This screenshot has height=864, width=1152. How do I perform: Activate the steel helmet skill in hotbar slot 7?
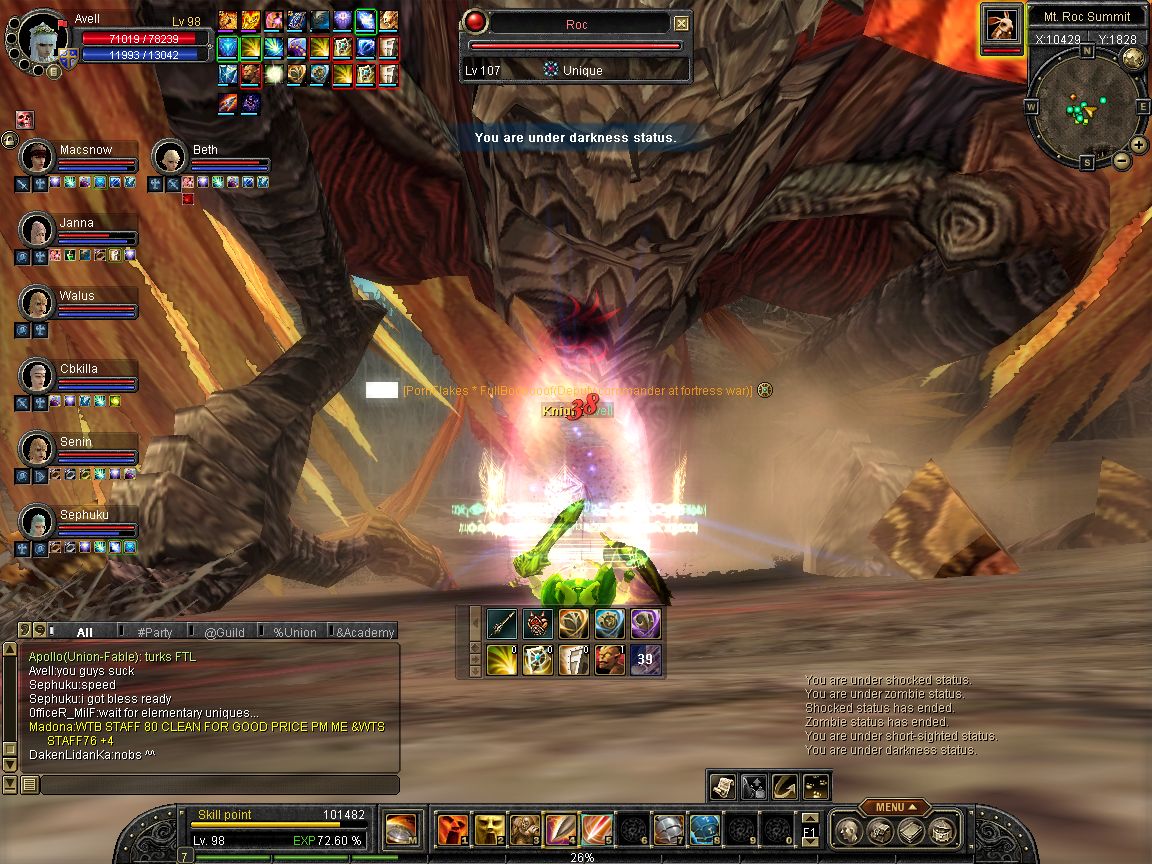click(x=668, y=830)
